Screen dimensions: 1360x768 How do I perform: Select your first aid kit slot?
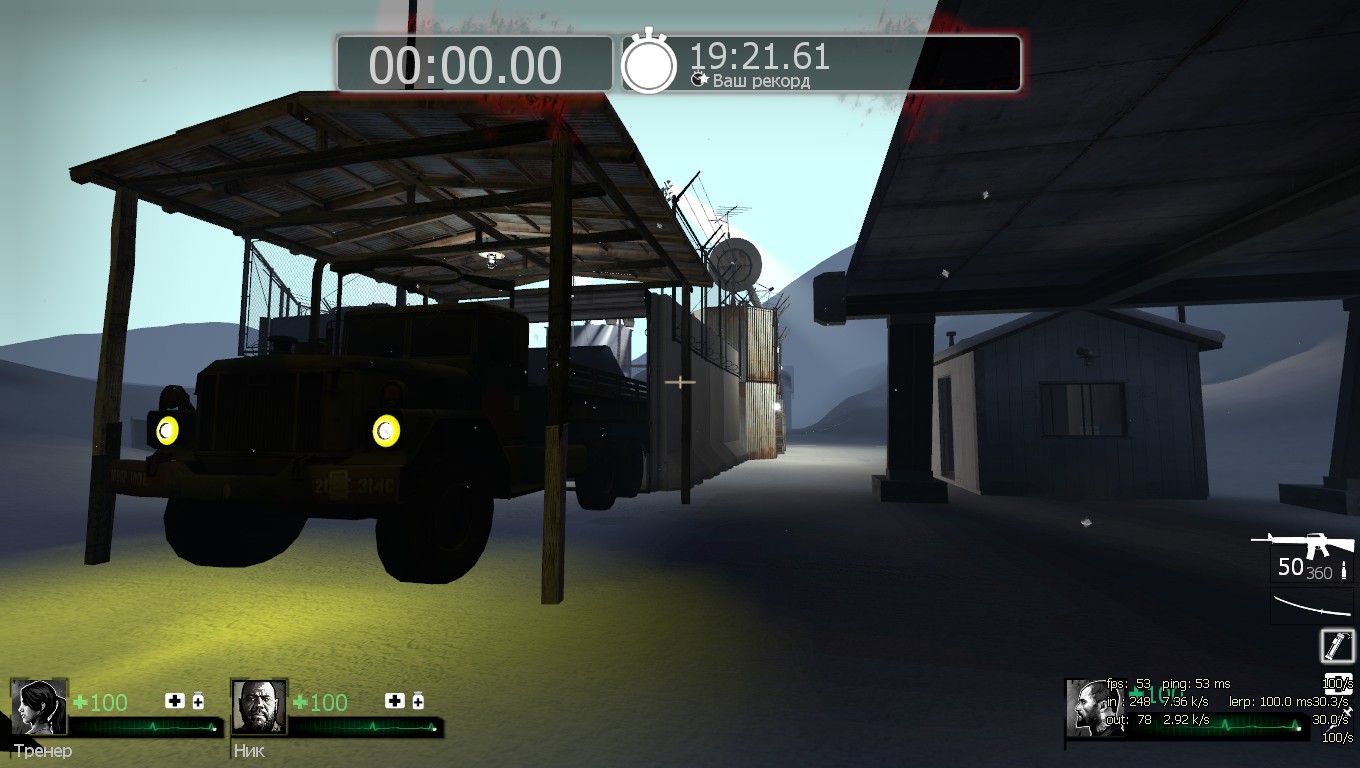coord(1338,685)
